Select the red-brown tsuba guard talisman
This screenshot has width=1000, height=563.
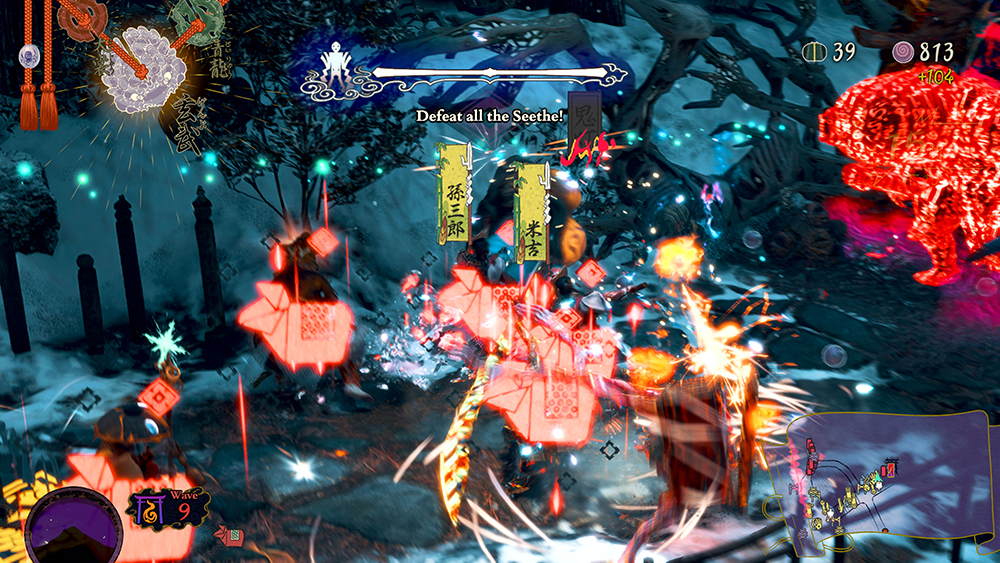[82, 16]
